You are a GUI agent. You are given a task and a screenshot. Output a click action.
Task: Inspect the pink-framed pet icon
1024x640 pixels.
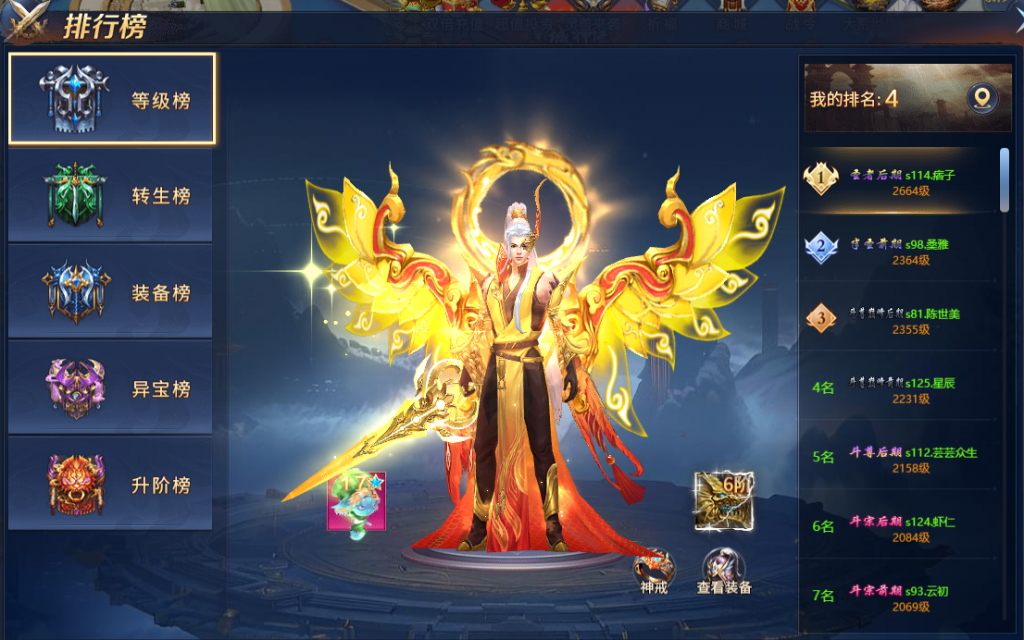coord(356,502)
